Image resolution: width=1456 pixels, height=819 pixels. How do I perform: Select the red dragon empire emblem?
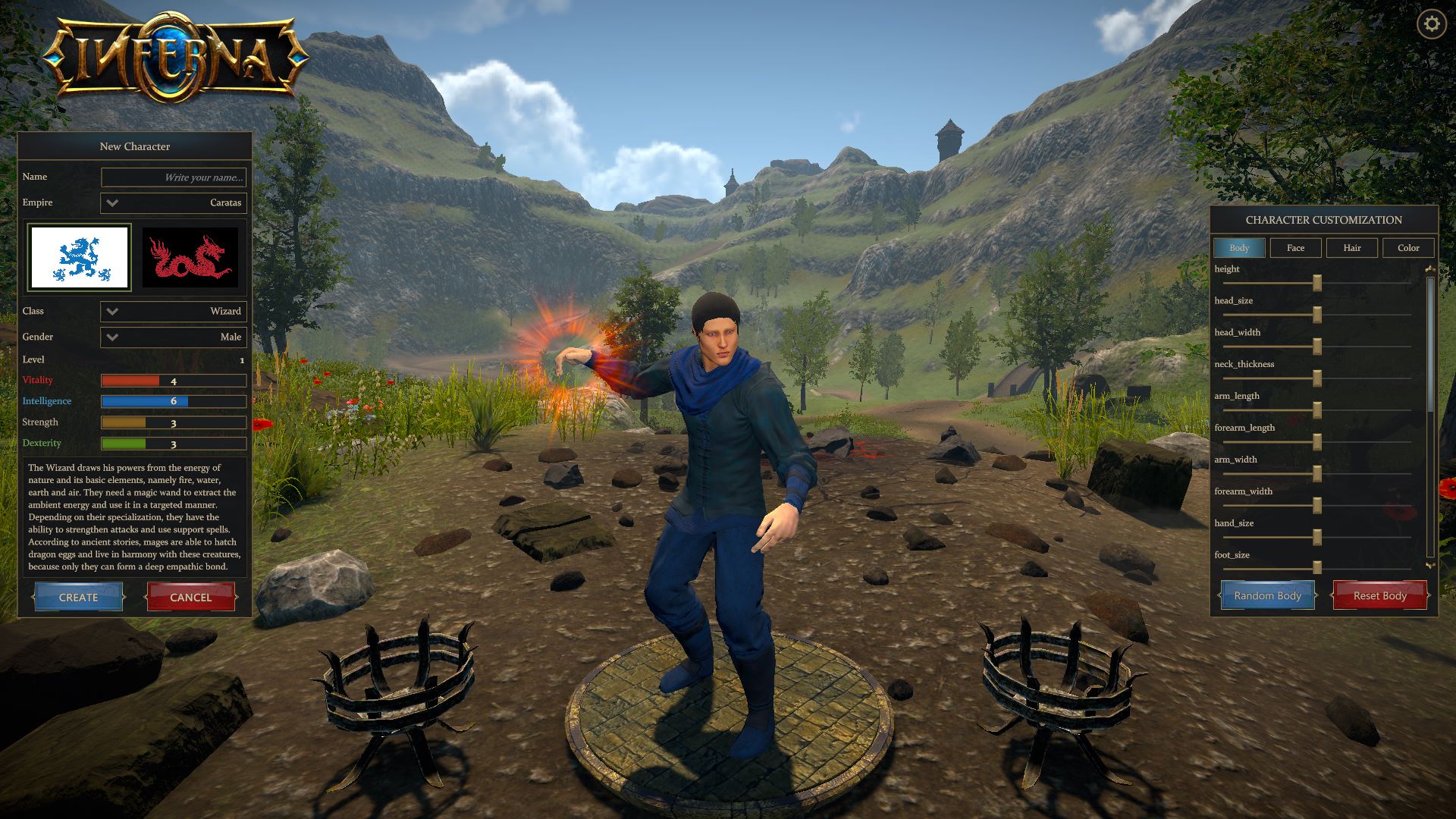[x=191, y=256]
